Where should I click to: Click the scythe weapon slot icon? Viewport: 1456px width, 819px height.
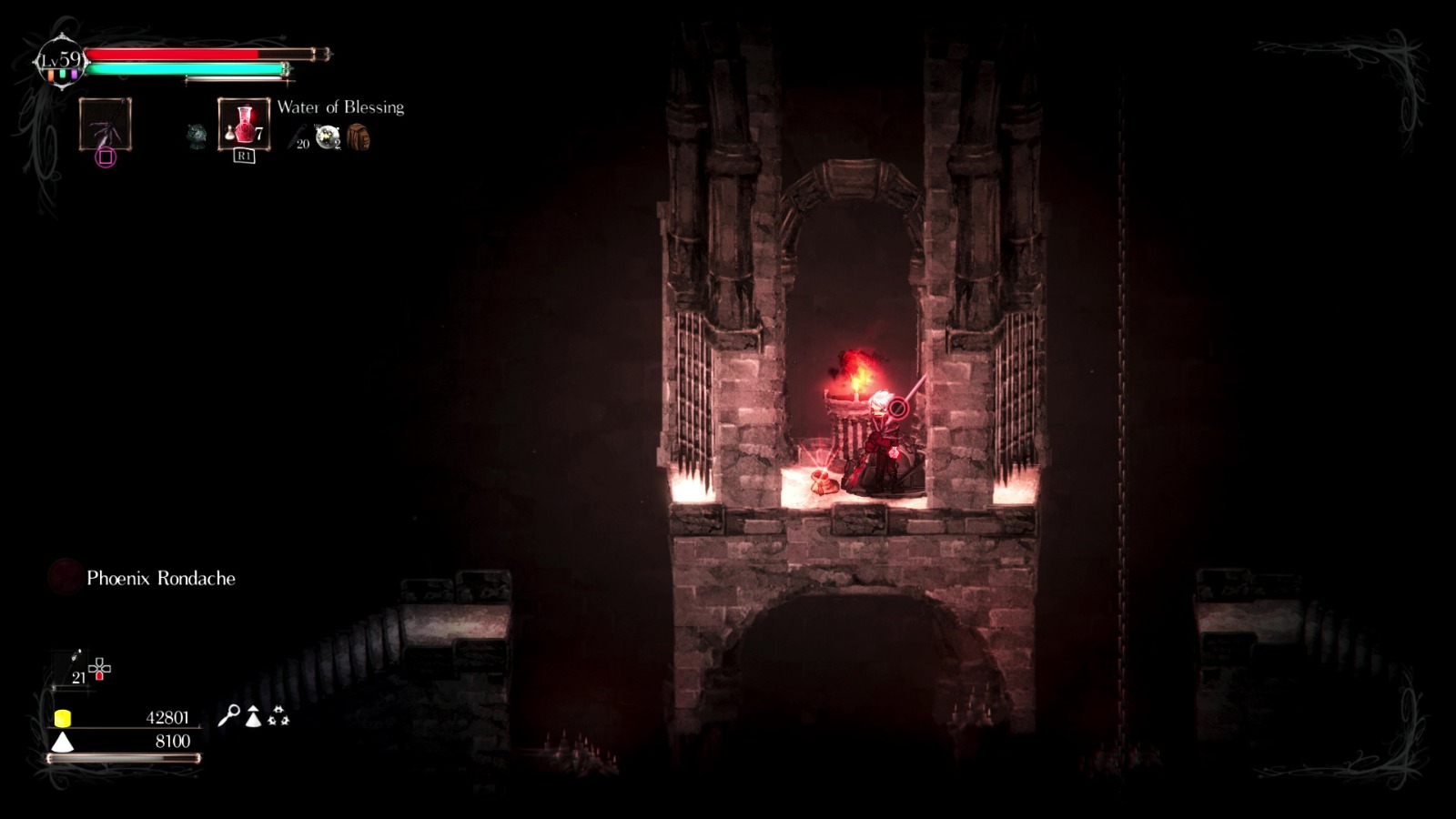[x=104, y=124]
